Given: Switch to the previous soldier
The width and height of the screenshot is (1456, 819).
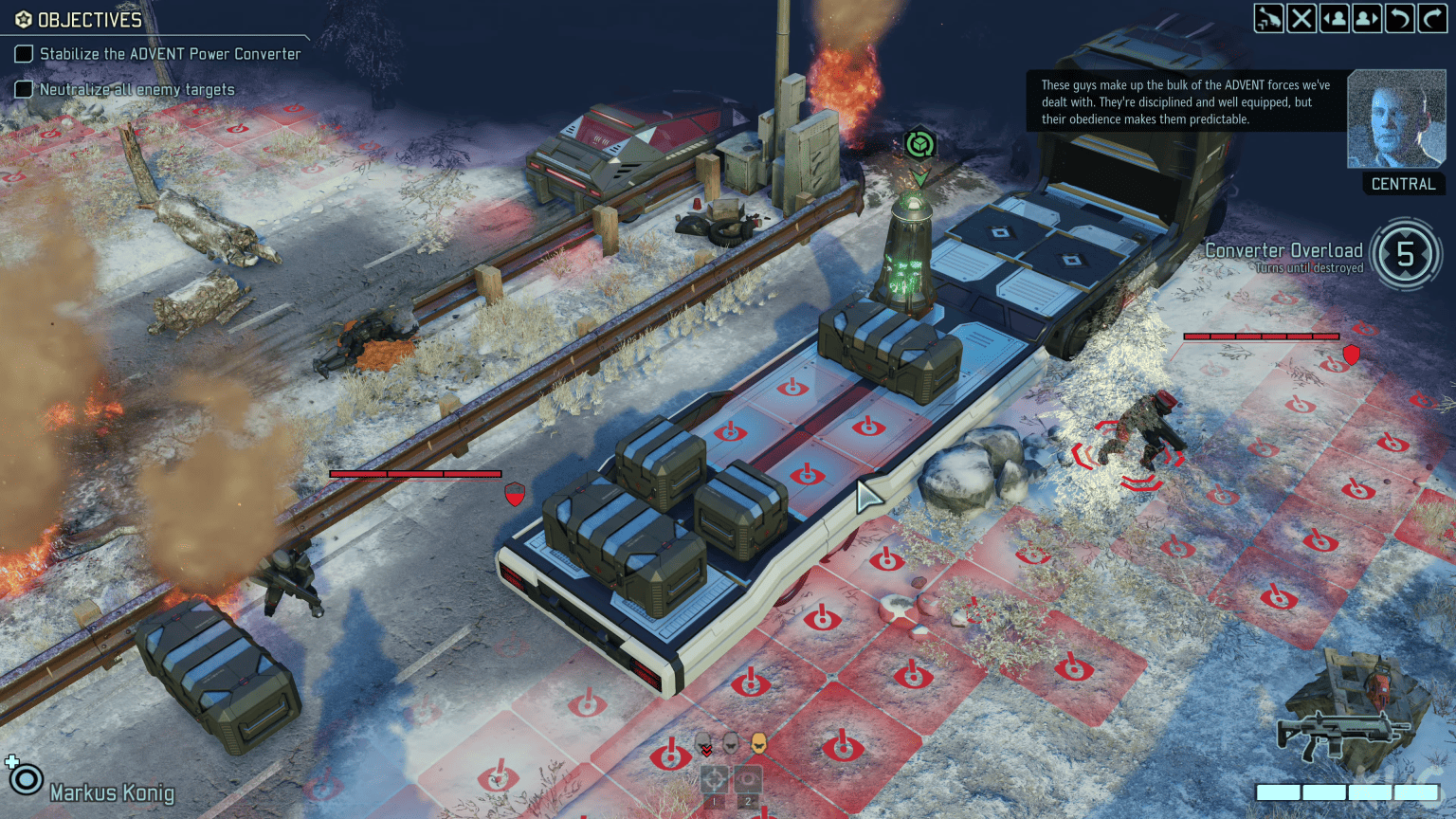Looking at the screenshot, I should pyautogui.click(x=1334, y=18).
